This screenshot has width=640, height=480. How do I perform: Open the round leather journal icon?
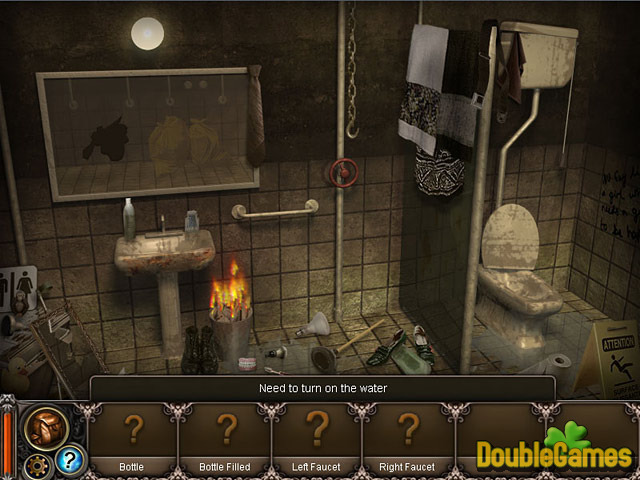point(46,425)
